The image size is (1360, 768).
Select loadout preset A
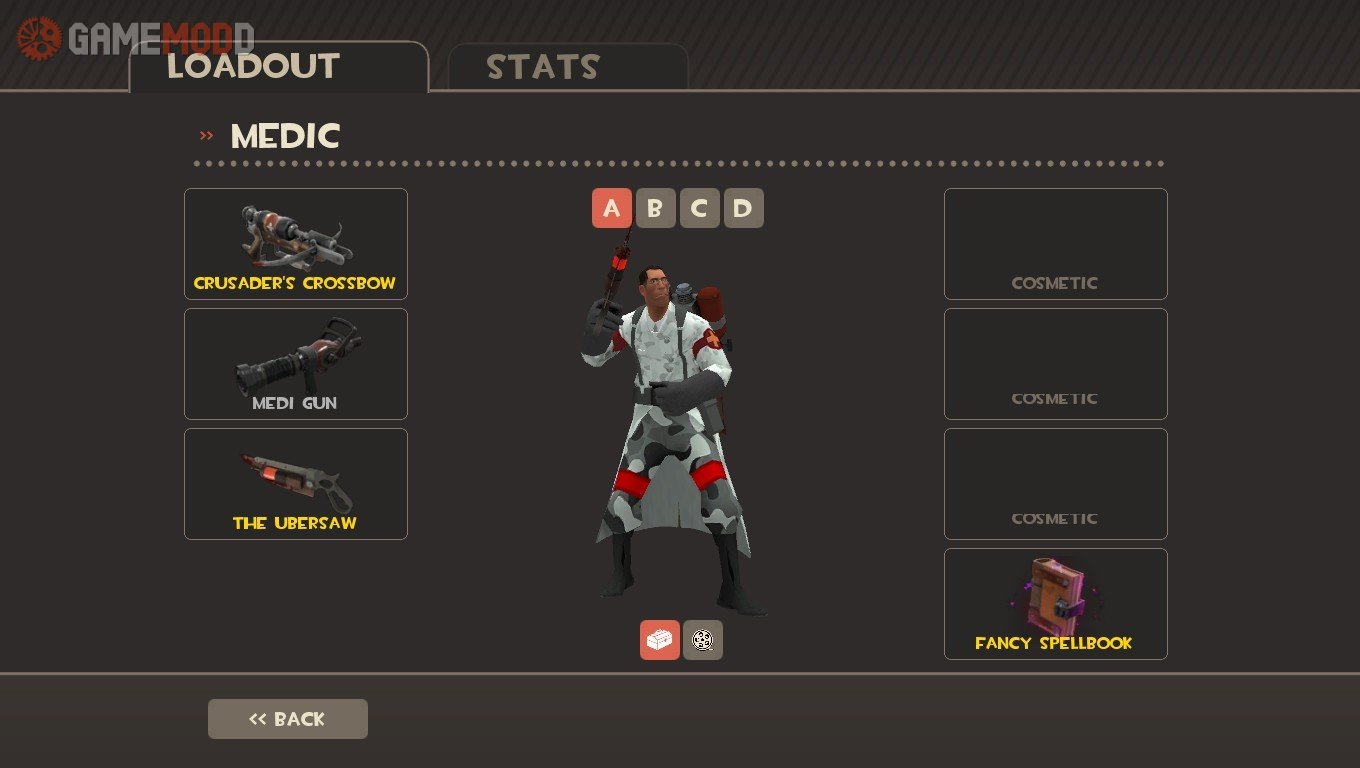(612, 208)
